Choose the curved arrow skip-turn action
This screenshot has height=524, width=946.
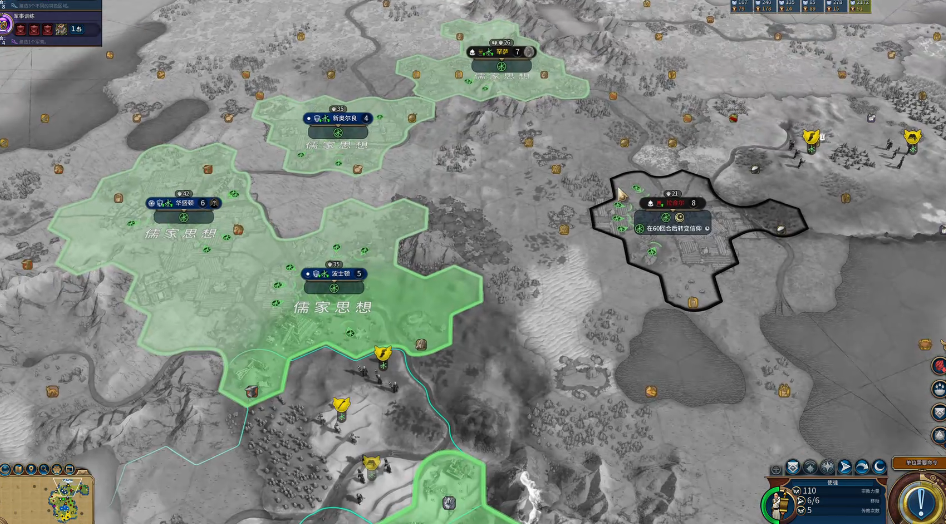(x=862, y=466)
